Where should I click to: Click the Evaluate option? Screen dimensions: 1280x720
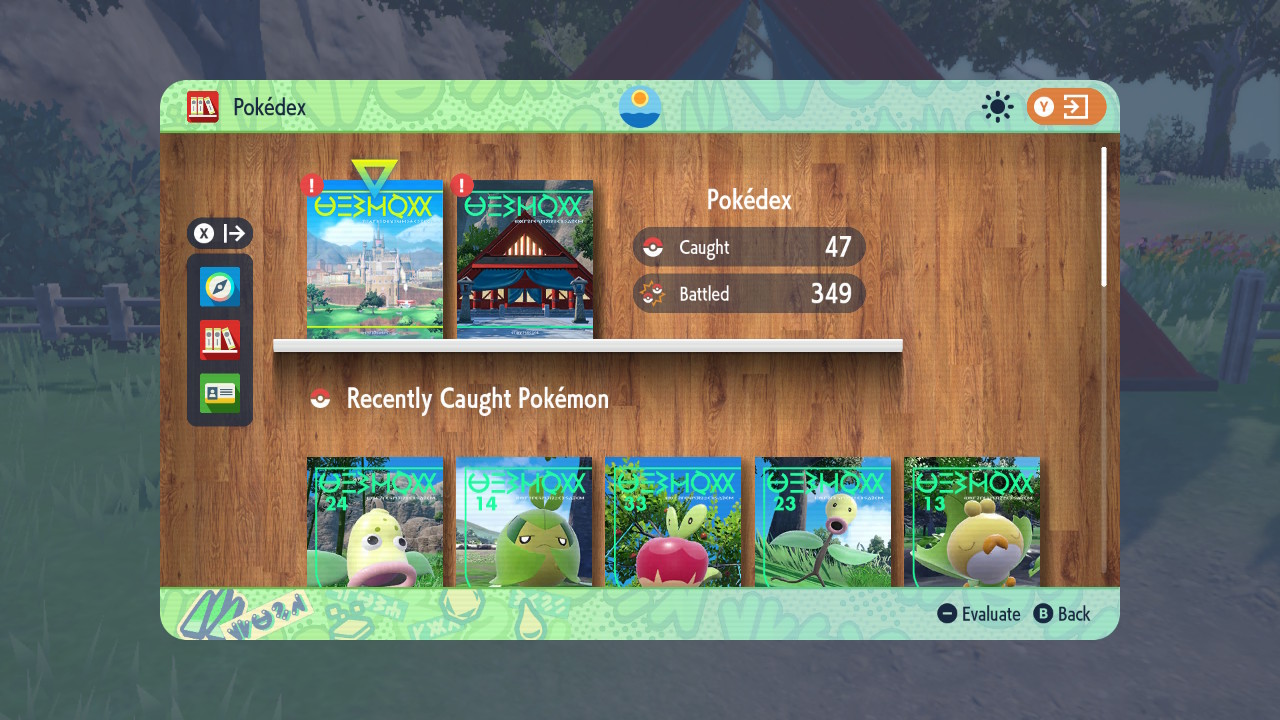click(x=980, y=614)
